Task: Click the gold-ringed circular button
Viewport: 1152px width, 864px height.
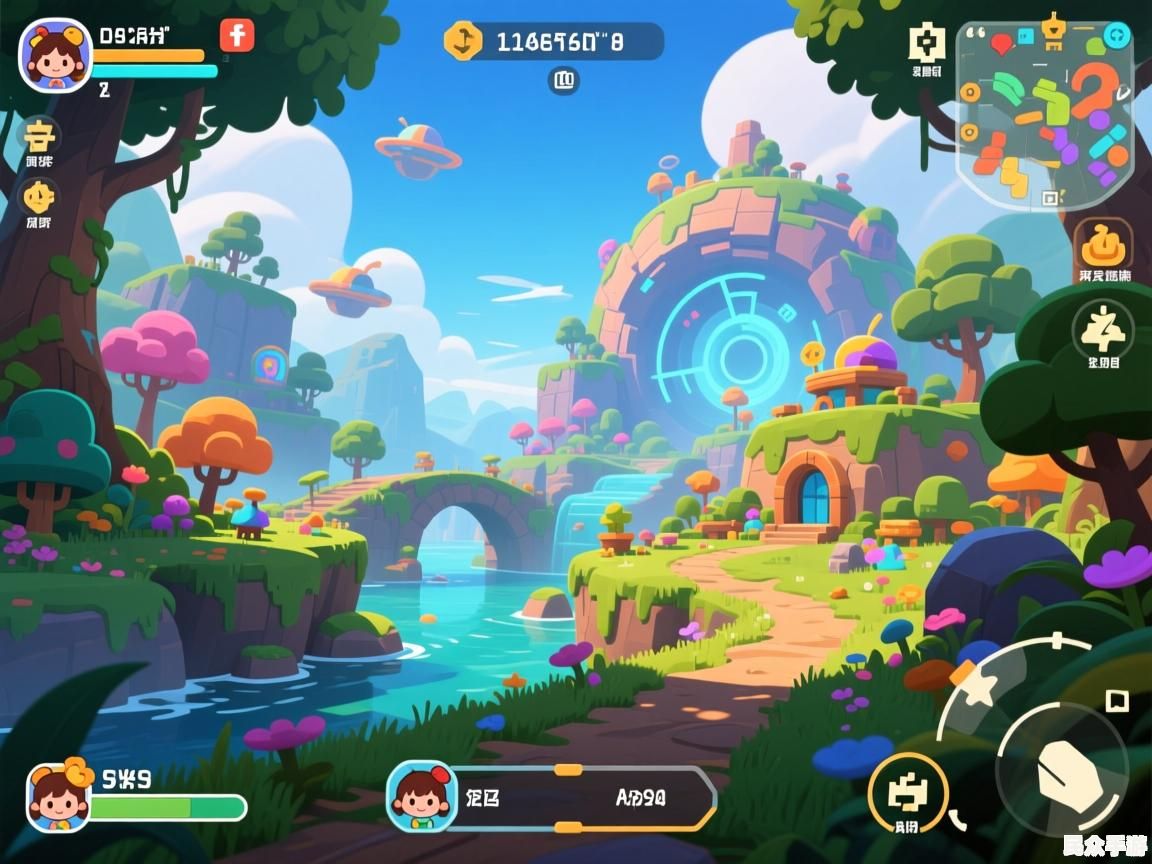Action: (x=907, y=792)
